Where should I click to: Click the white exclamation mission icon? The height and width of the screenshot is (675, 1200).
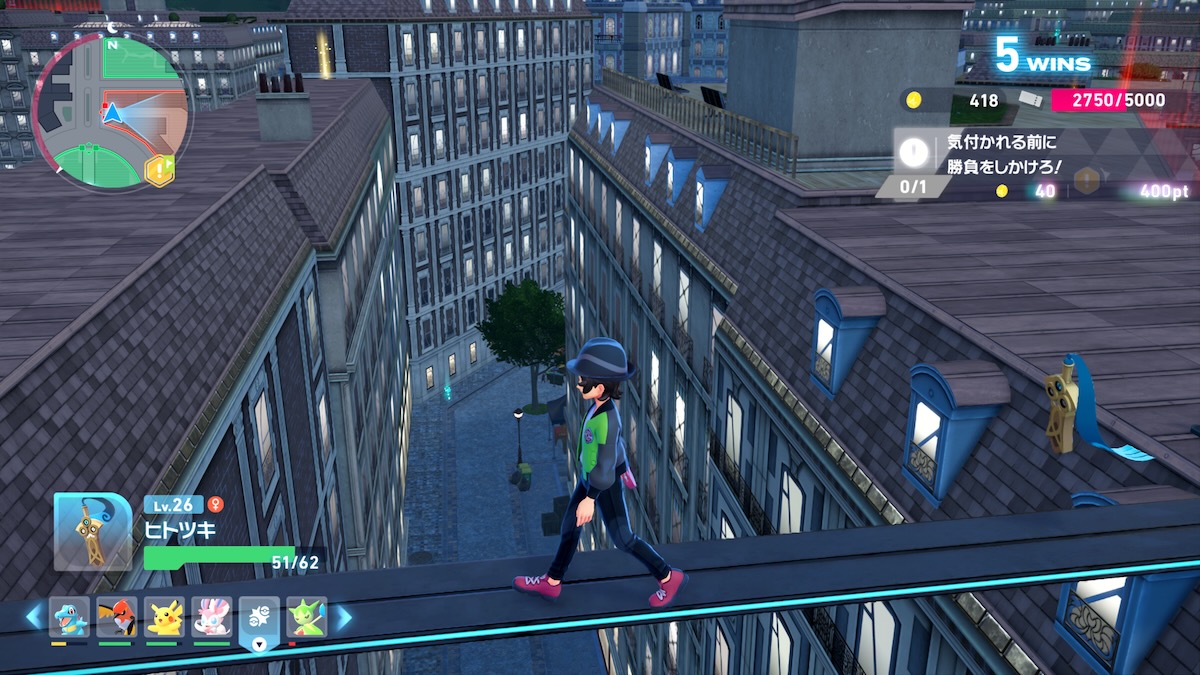pos(913,152)
